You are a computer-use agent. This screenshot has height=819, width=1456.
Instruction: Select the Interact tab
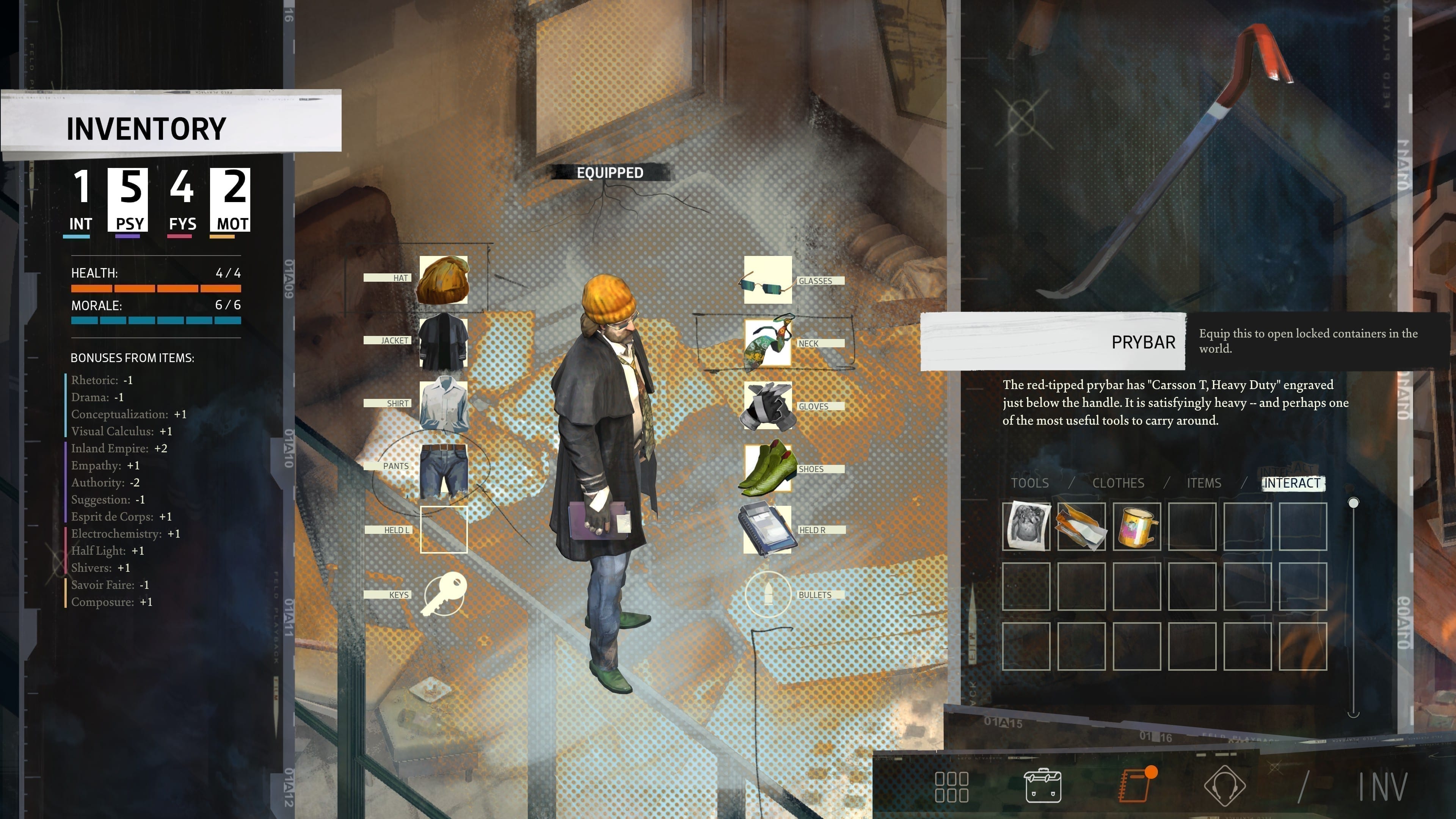coord(1292,483)
